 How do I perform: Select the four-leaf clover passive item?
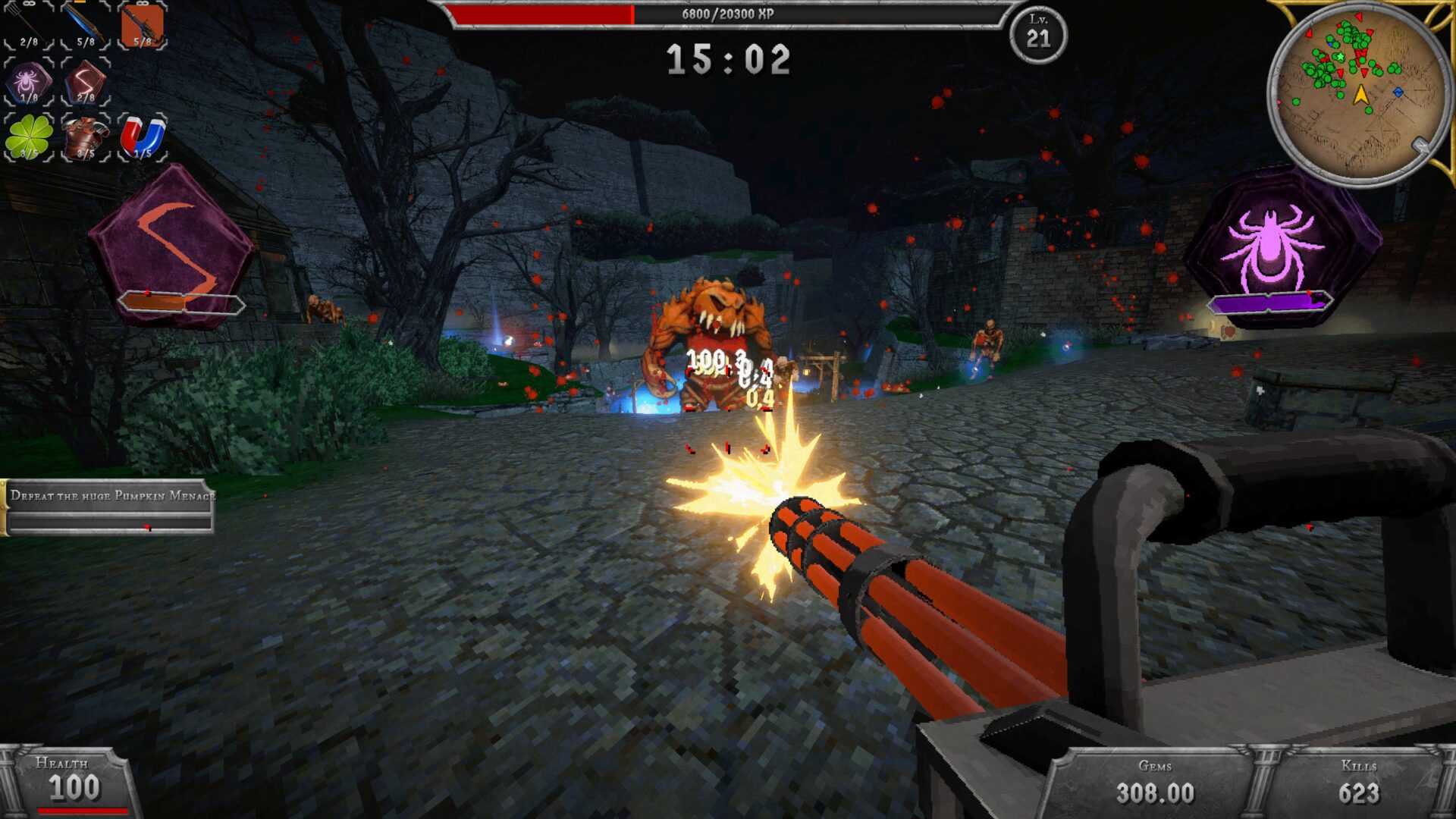[x=29, y=137]
